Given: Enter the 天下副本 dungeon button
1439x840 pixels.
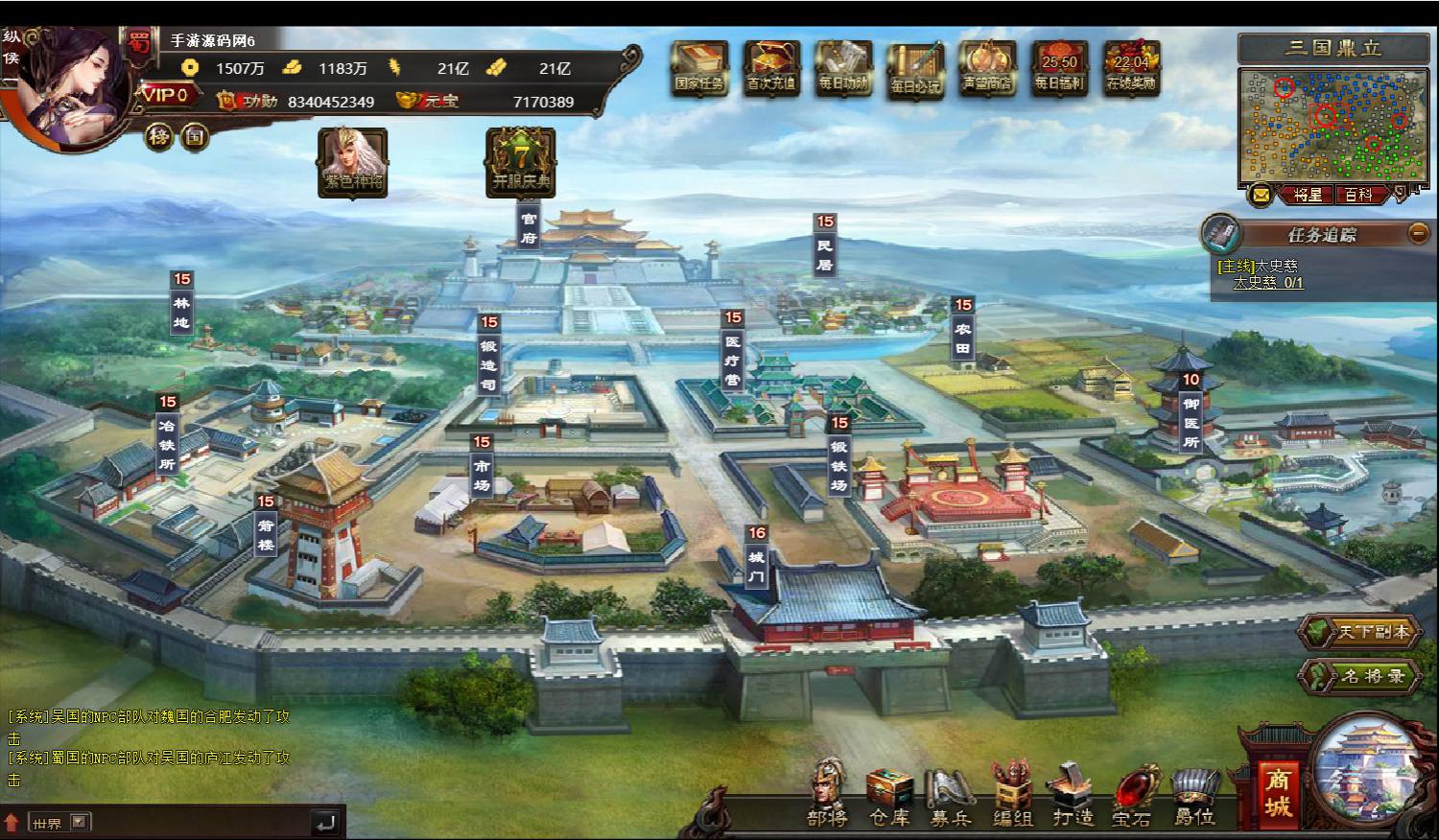Looking at the screenshot, I should [1360, 632].
